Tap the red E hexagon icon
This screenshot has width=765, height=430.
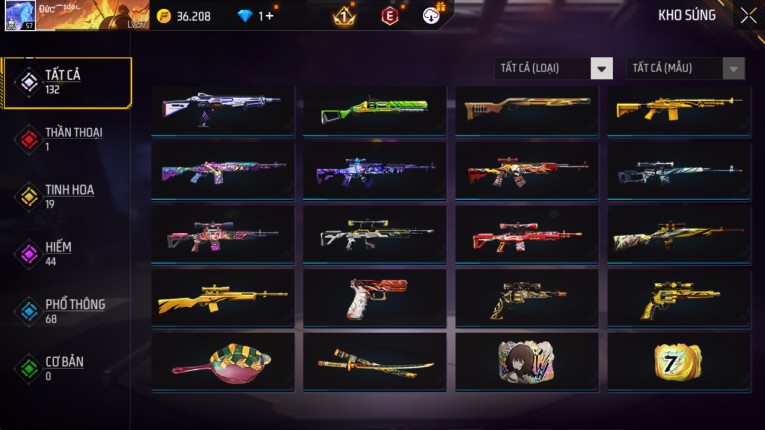[x=390, y=16]
